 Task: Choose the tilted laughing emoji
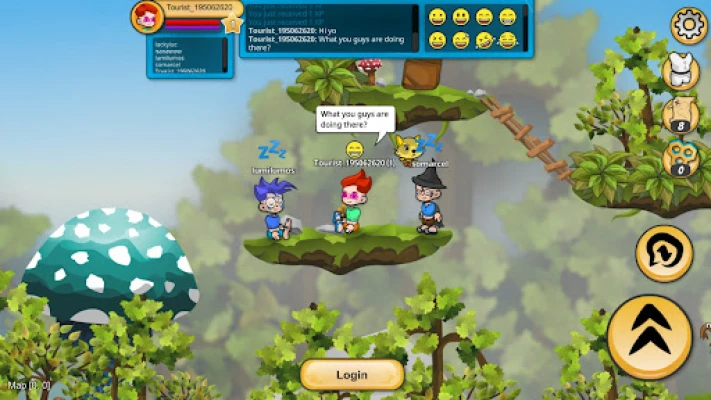click(485, 41)
